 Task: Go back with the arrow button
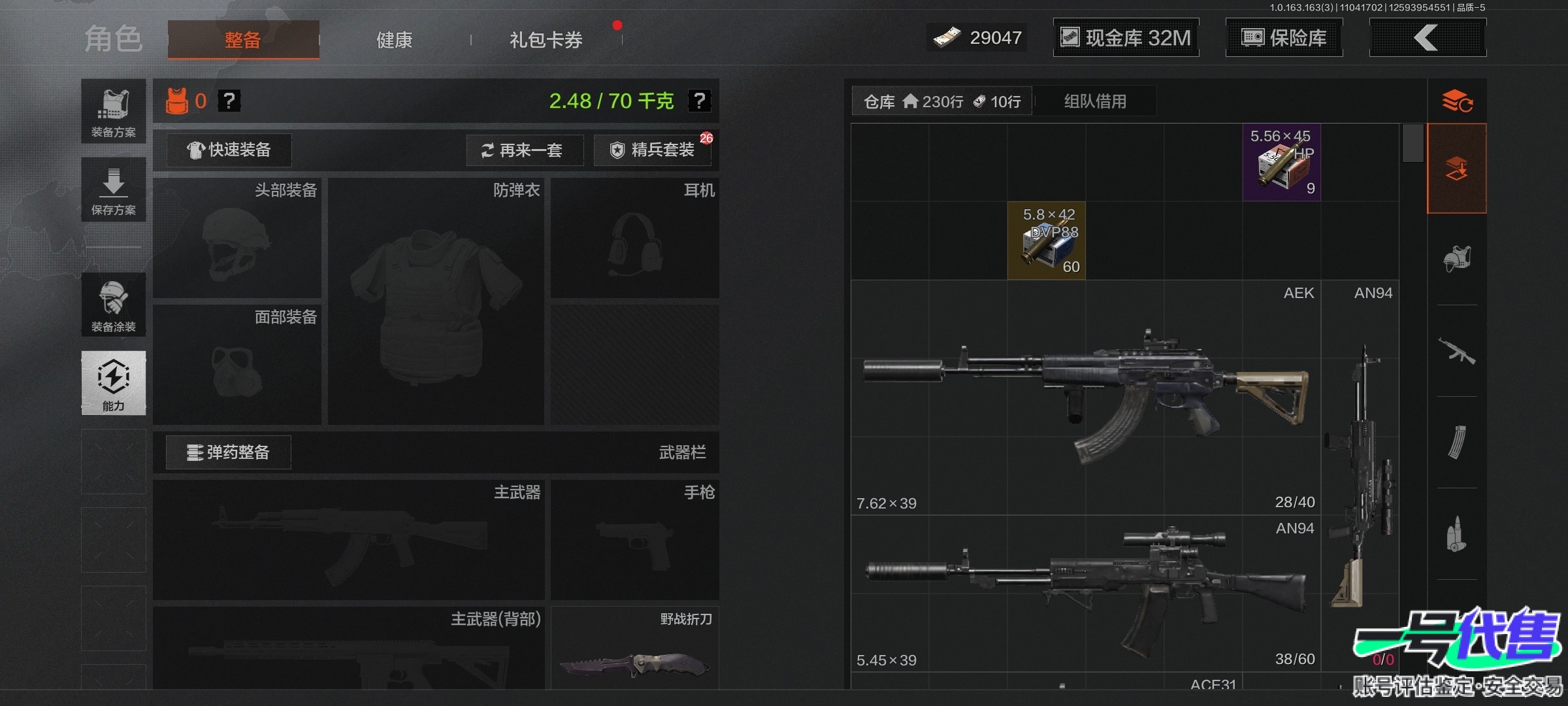click(1427, 38)
